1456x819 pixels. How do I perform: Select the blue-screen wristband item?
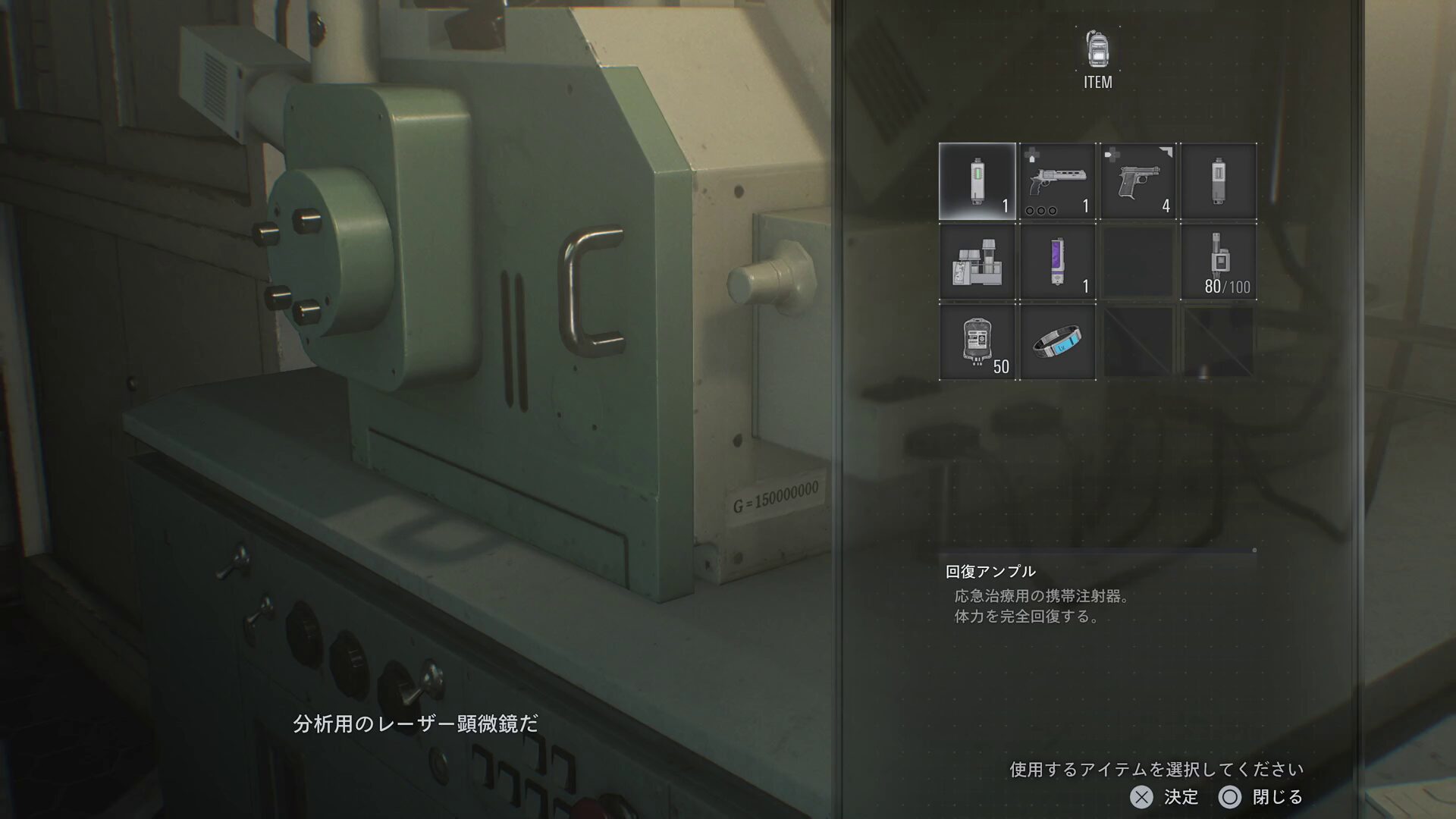click(x=1058, y=342)
